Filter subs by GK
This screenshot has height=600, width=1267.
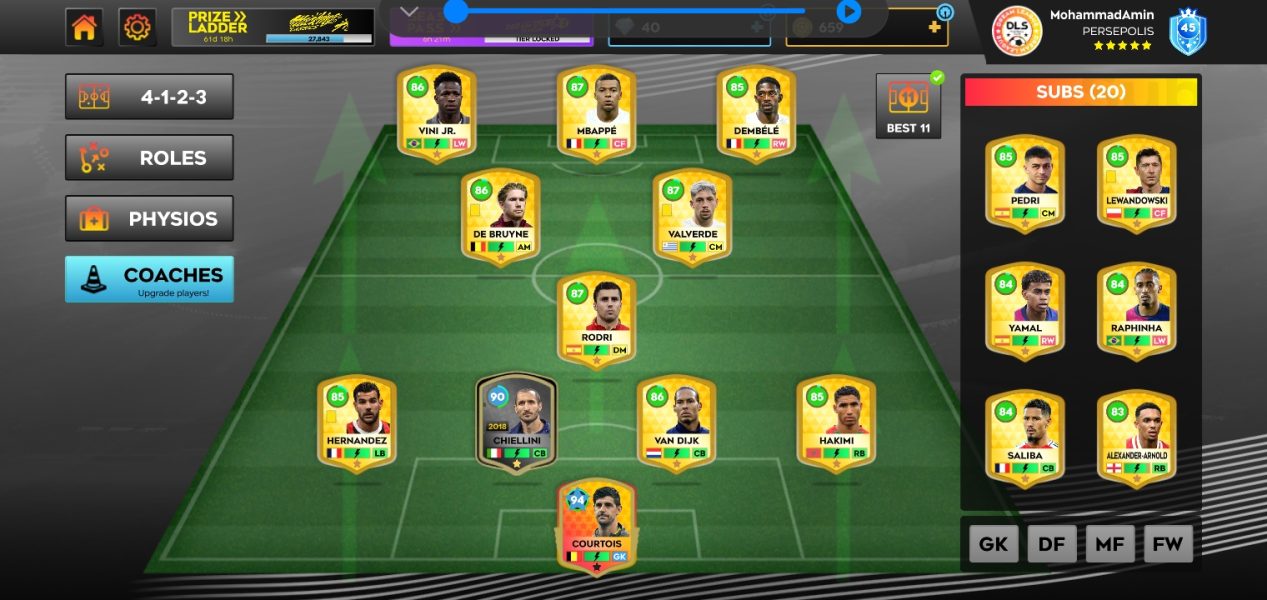pyautogui.click(x=993, y=544)
